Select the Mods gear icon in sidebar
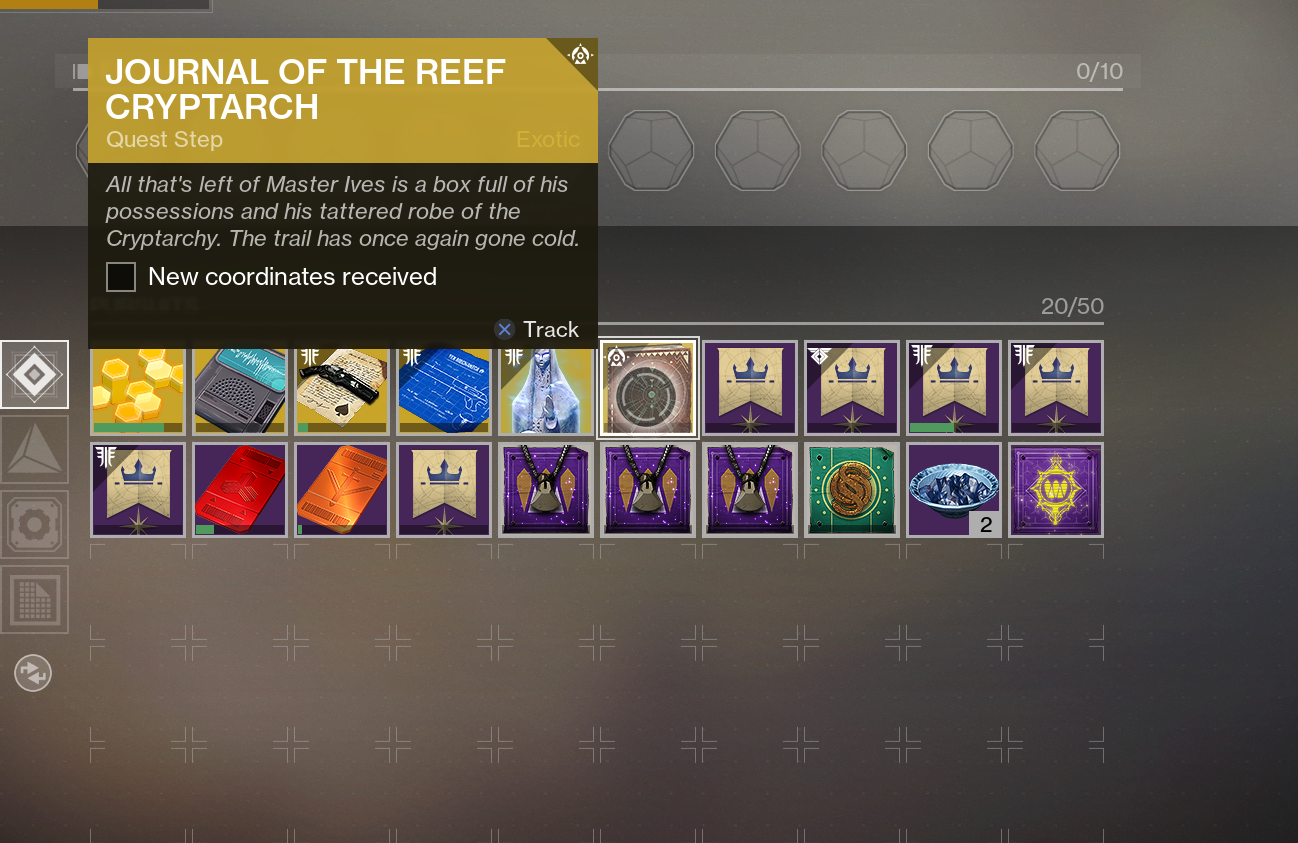Screen dimensions: 1298x843 coord(34,524)
